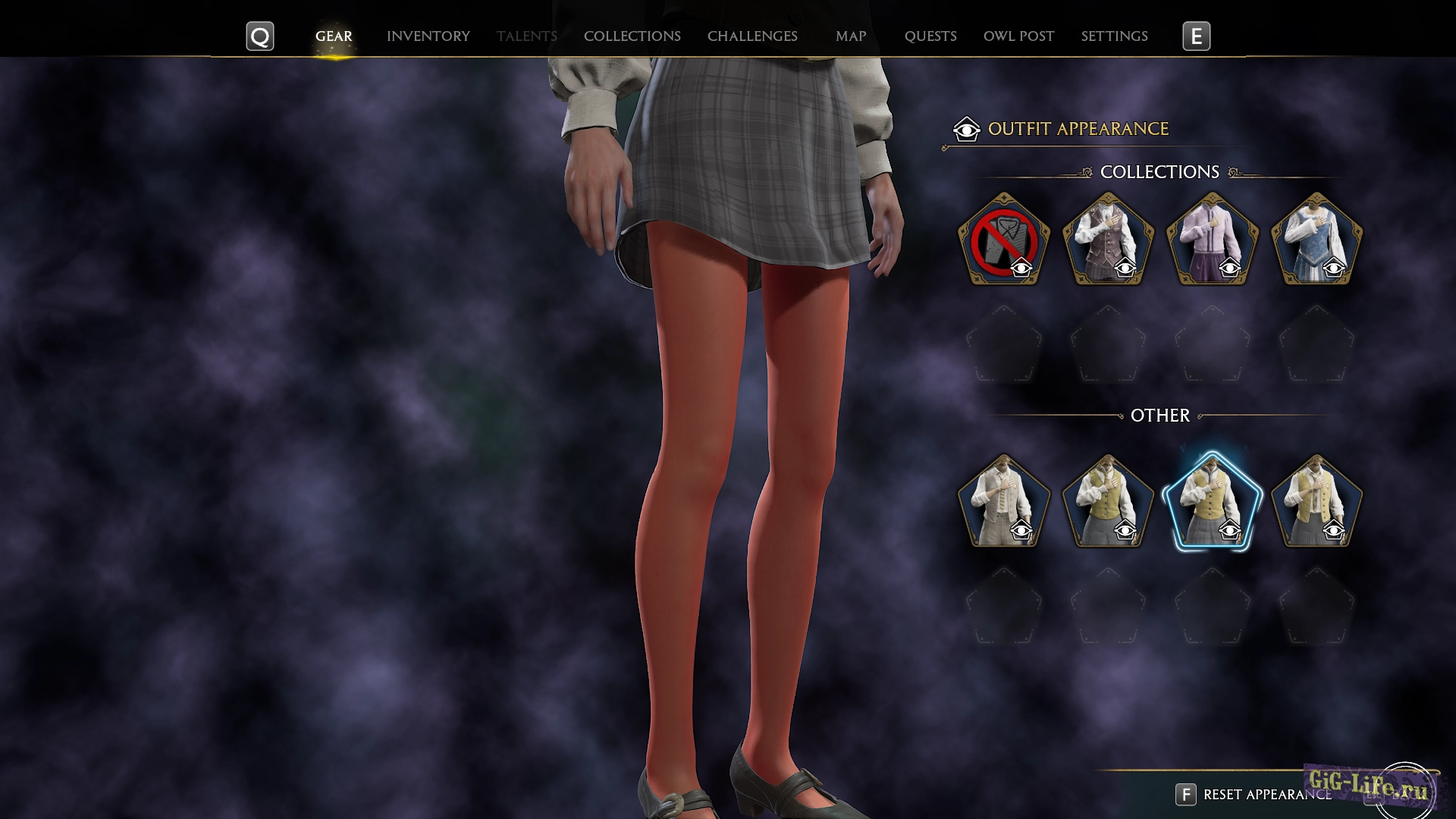Switch to the Inventory tab

tap(428, 36)
